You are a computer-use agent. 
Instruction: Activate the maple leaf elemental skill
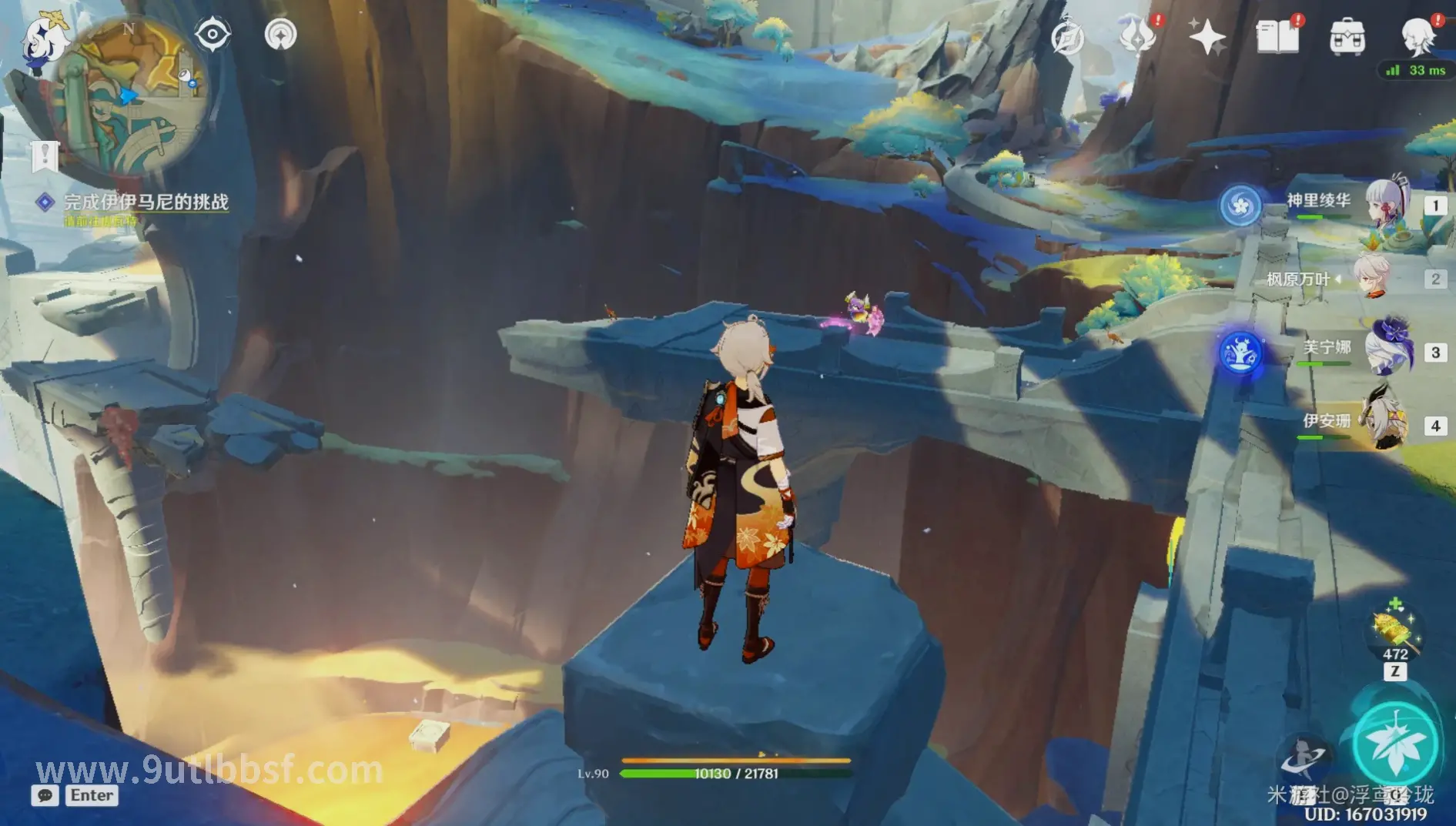[x=1394, y=744]
